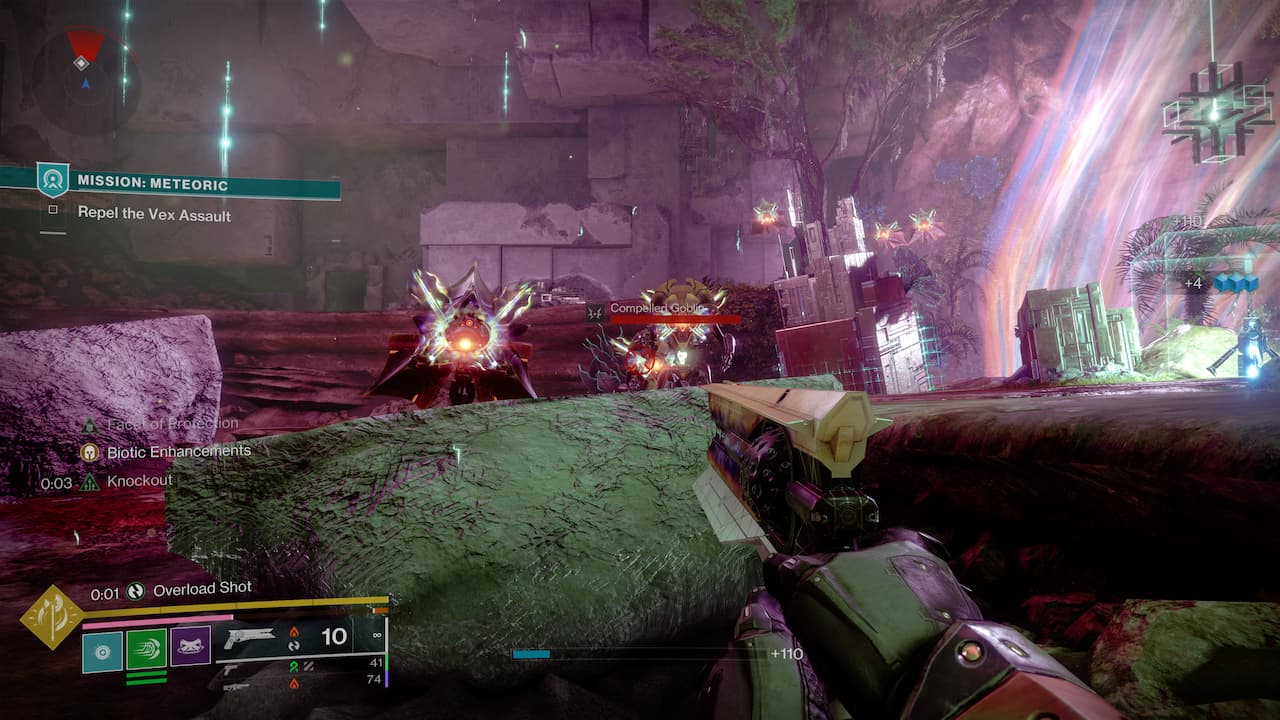1280x720 pixels.
Task: Select the purple class ability icon
Action: point(190,647)
